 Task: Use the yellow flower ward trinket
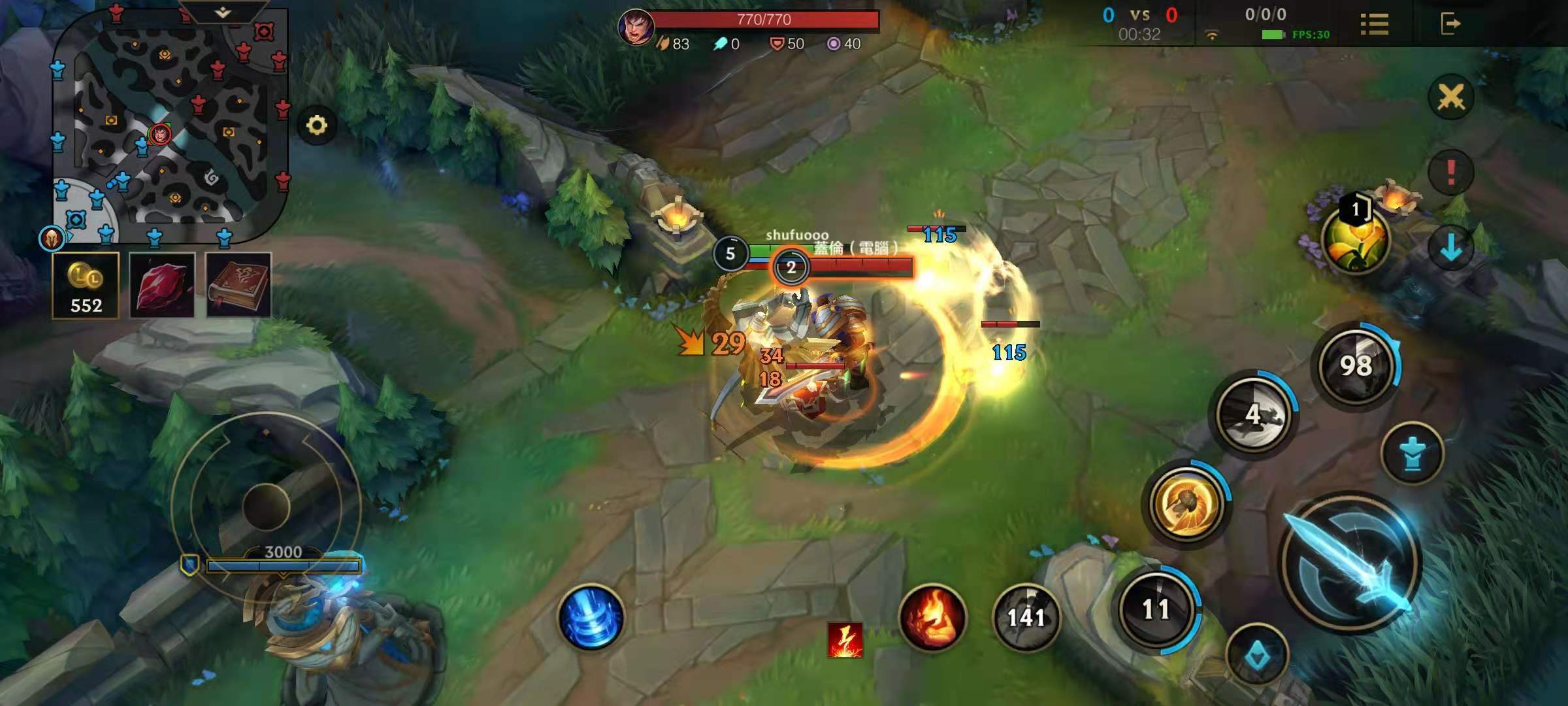[1355, 239]
